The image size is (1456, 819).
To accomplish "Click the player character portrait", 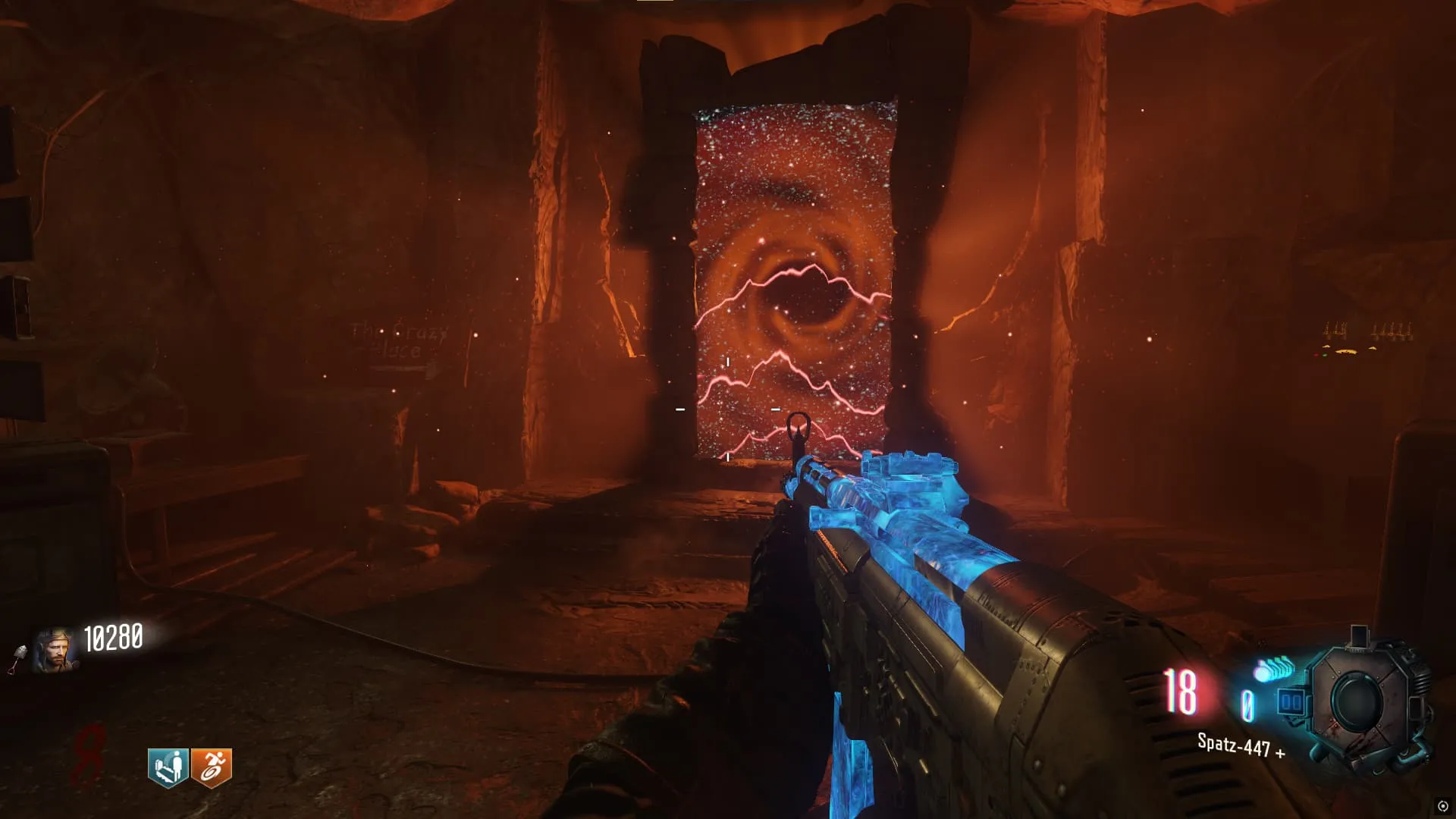I will pos(55,651).
